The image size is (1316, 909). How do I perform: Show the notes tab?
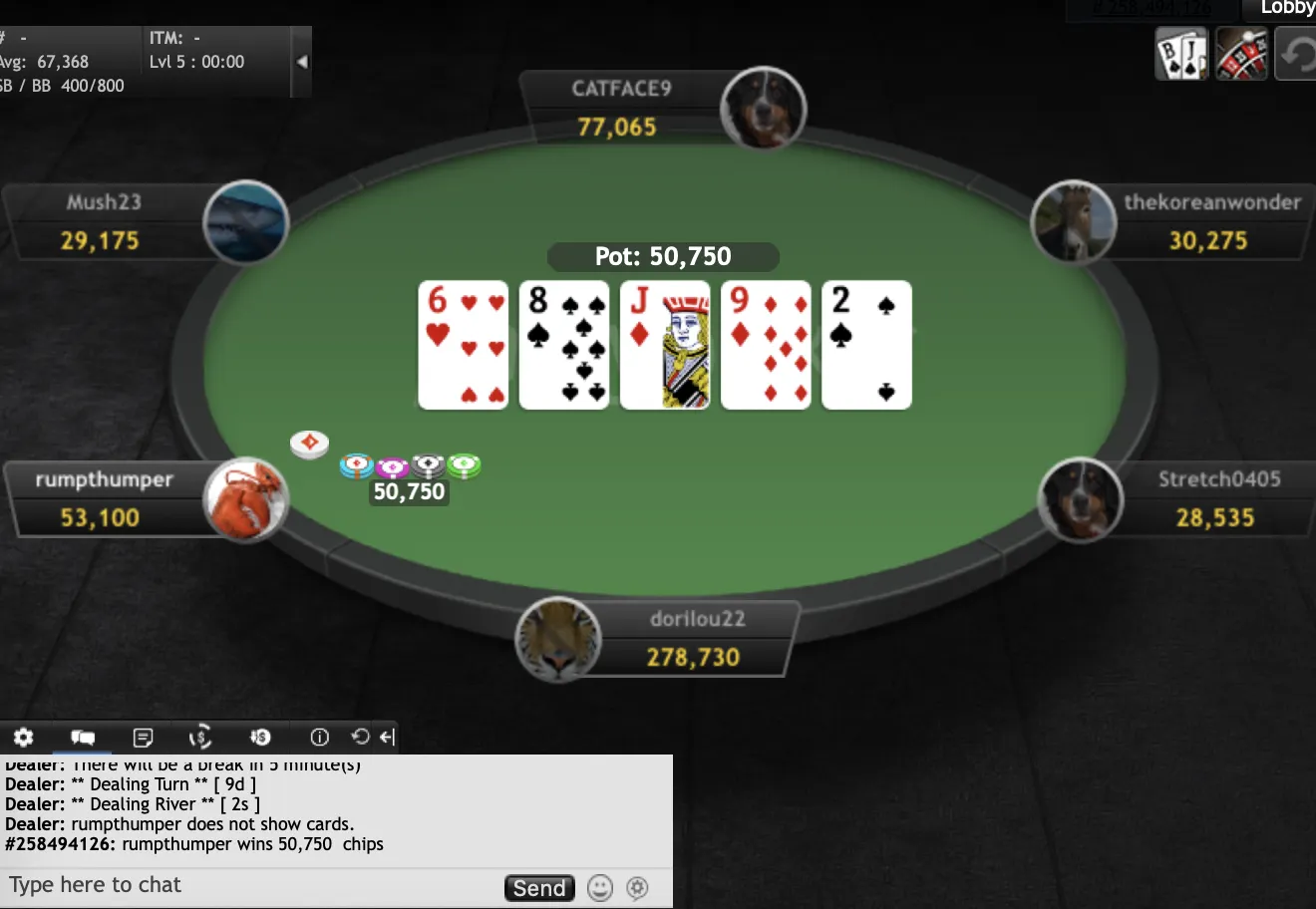point(143,738)
